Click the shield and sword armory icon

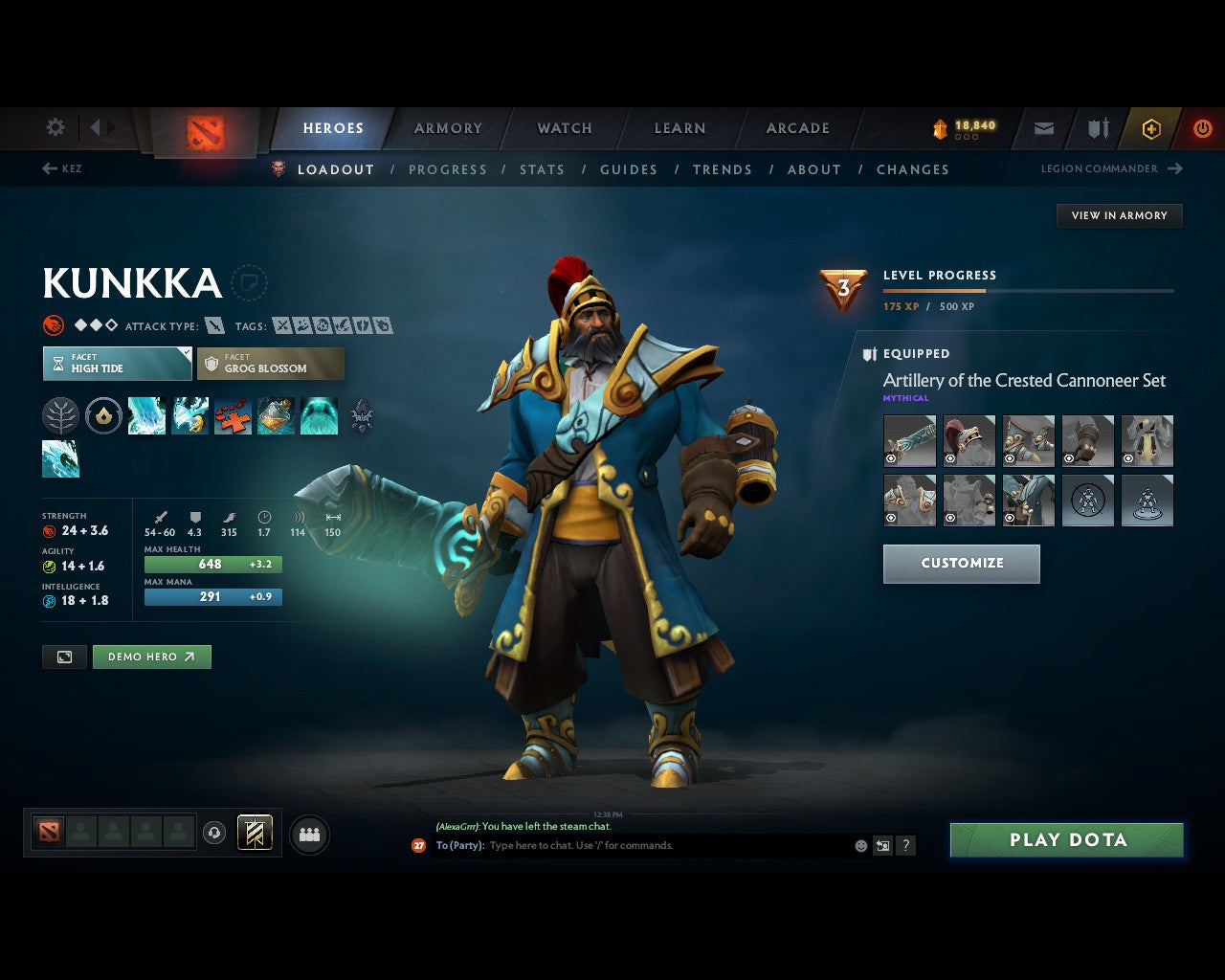click(x=1097, y=127)
